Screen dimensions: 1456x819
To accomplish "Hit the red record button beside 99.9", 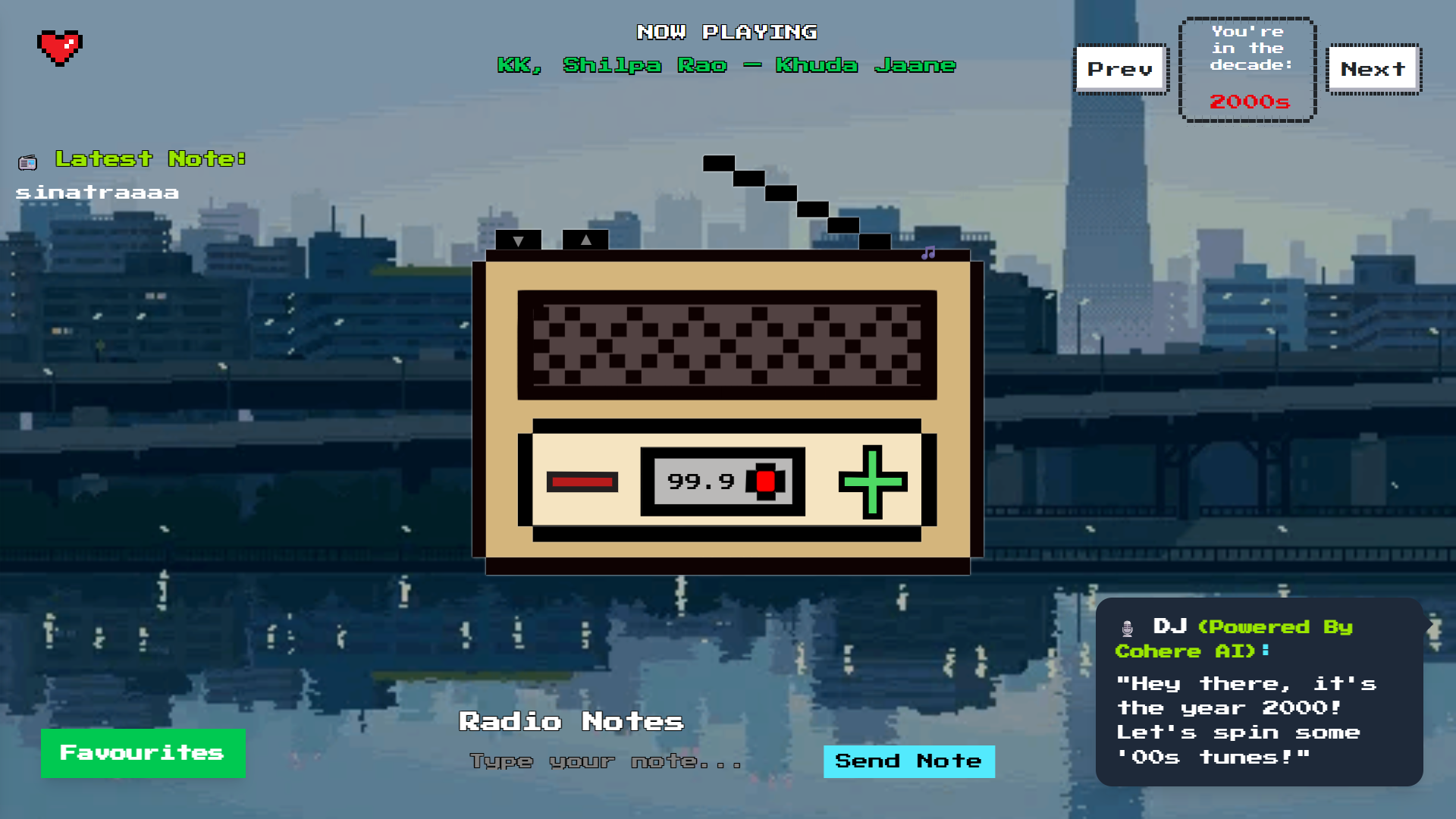I will point(766,482).
